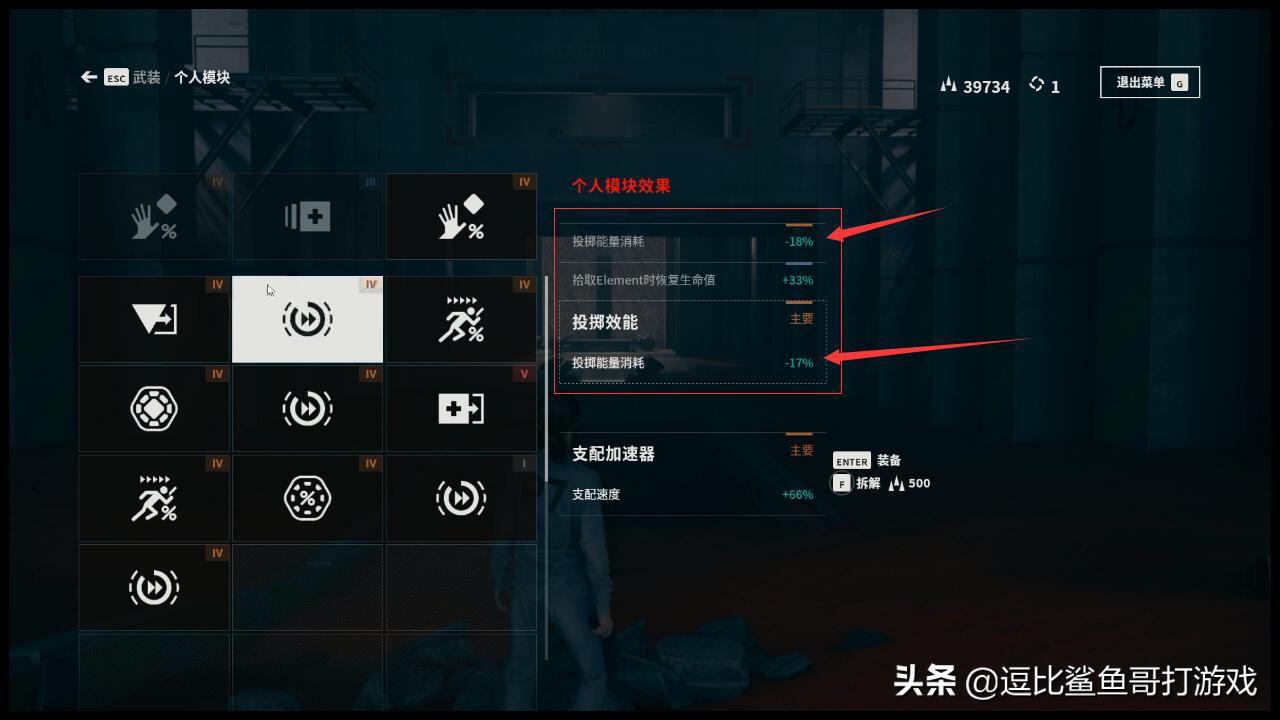Select the level I circular fast-forward module
Viewport: 1280px width, 720px height.
tap(461, 498)
